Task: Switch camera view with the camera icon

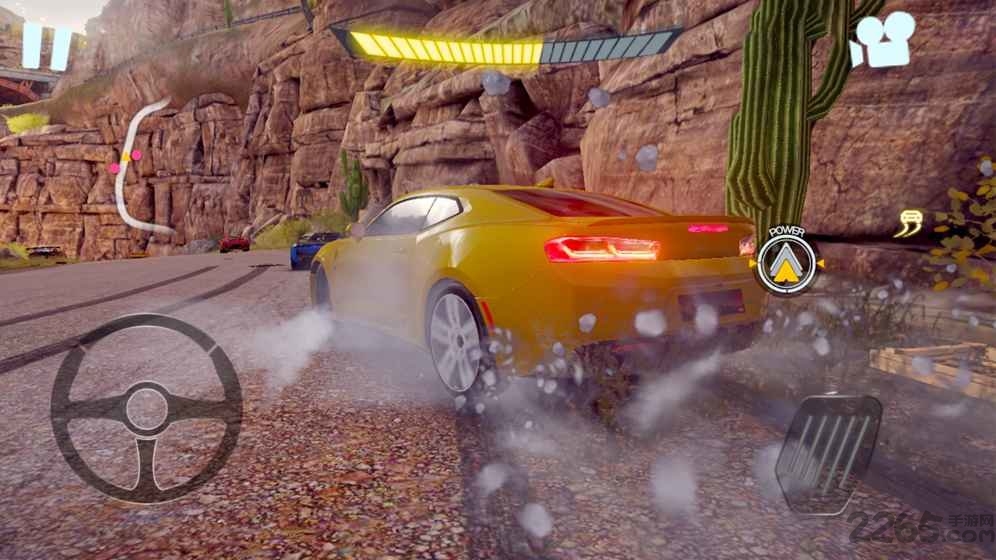Action: 883,41
